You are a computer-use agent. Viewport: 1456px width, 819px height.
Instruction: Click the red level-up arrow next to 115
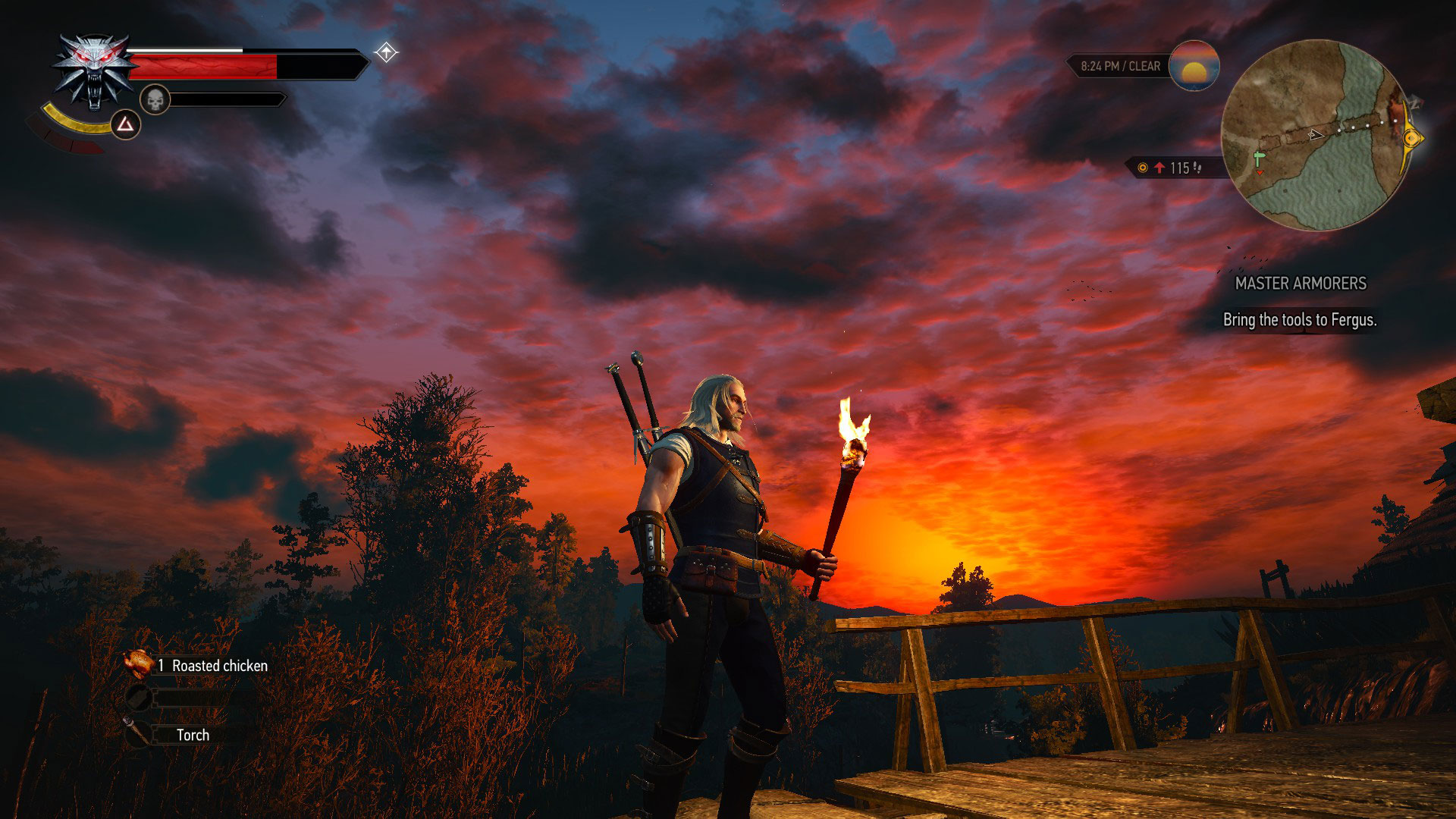coord(1159,168)
